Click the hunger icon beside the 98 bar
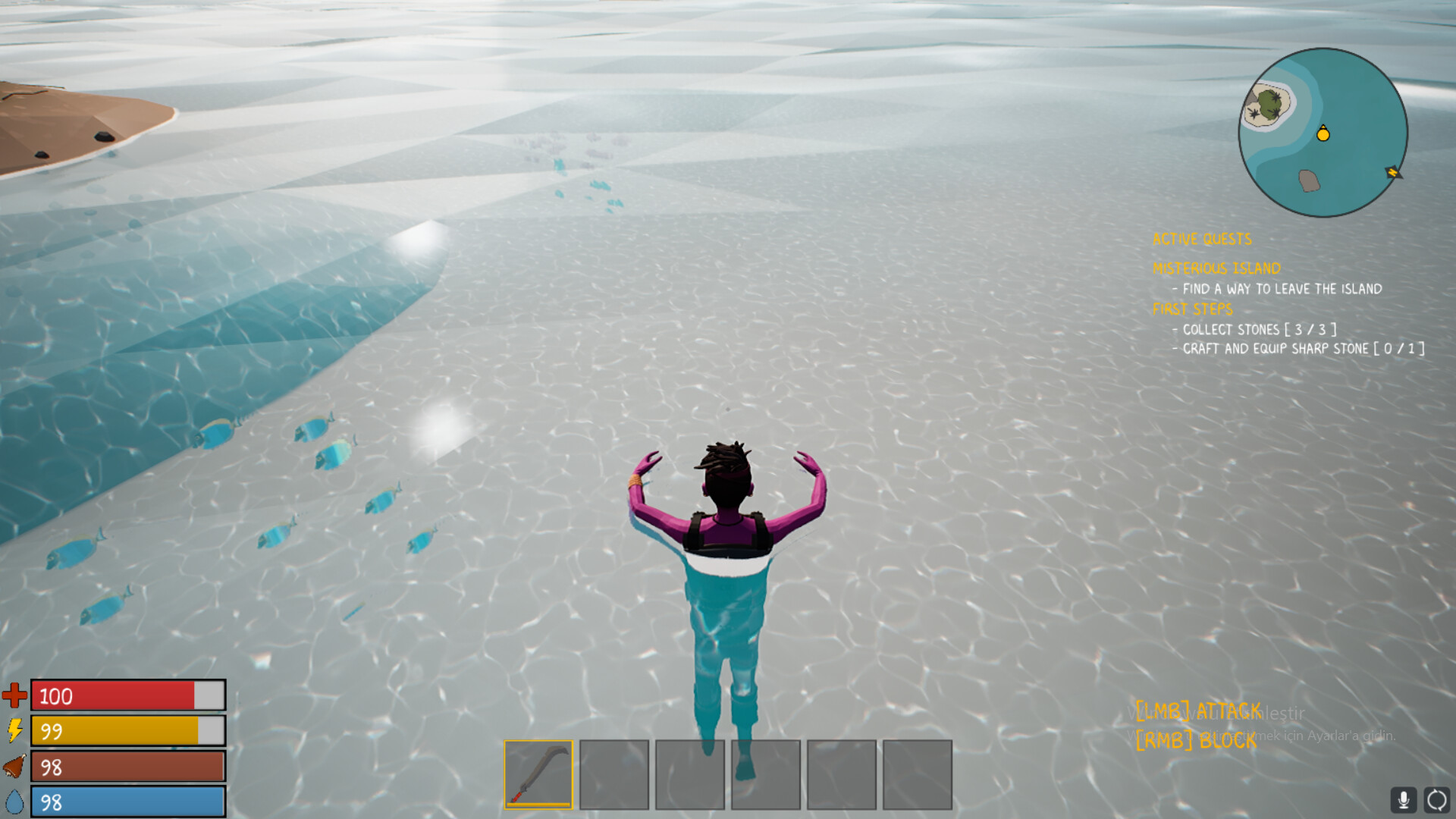The image size is (1456, 819). click(15, 766)
